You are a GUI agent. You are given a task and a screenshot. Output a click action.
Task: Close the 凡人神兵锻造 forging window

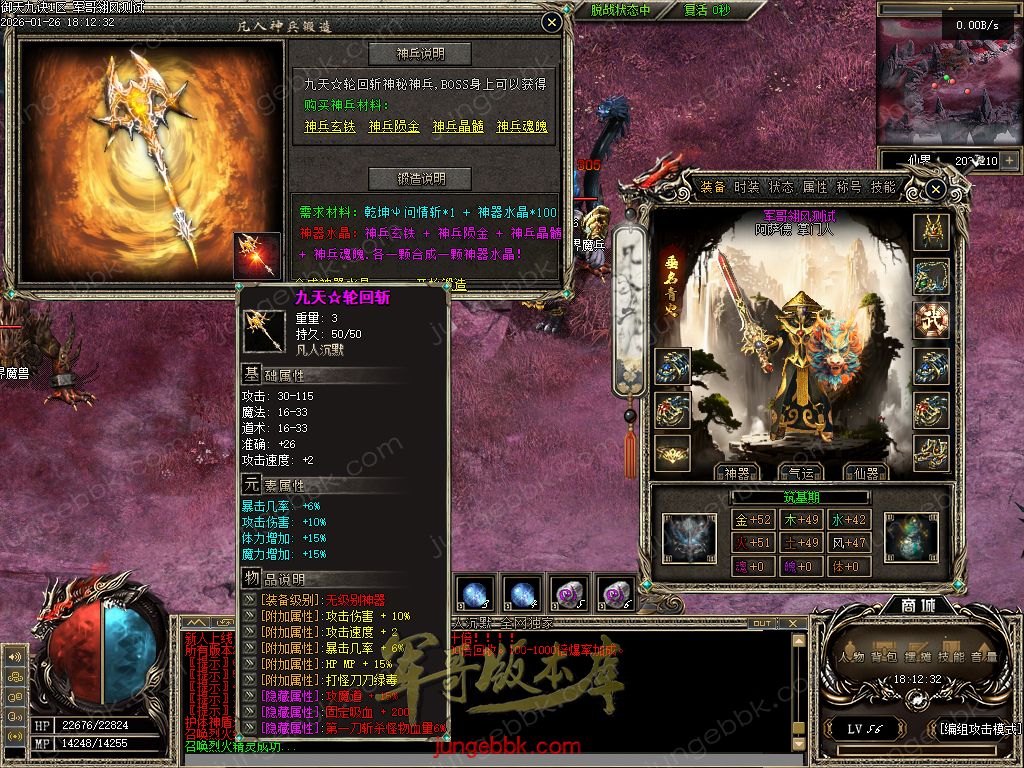pyautogui.click(x=551, y=22)
